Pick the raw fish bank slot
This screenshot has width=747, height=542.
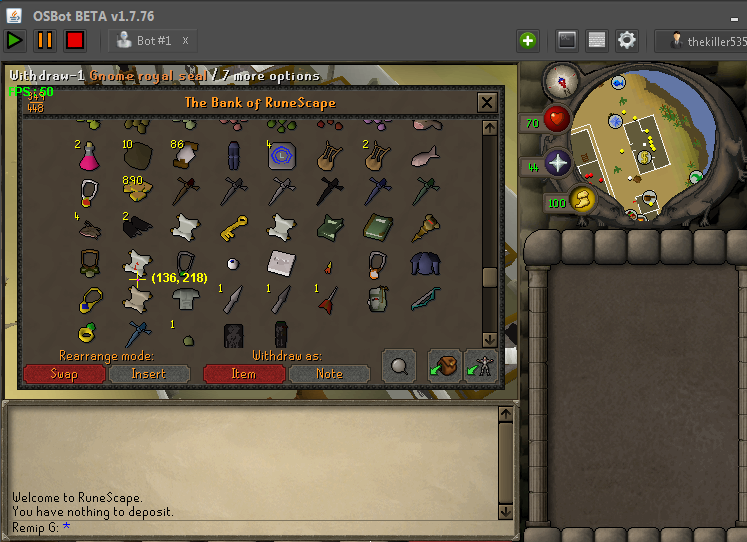(x=424, y=156)
